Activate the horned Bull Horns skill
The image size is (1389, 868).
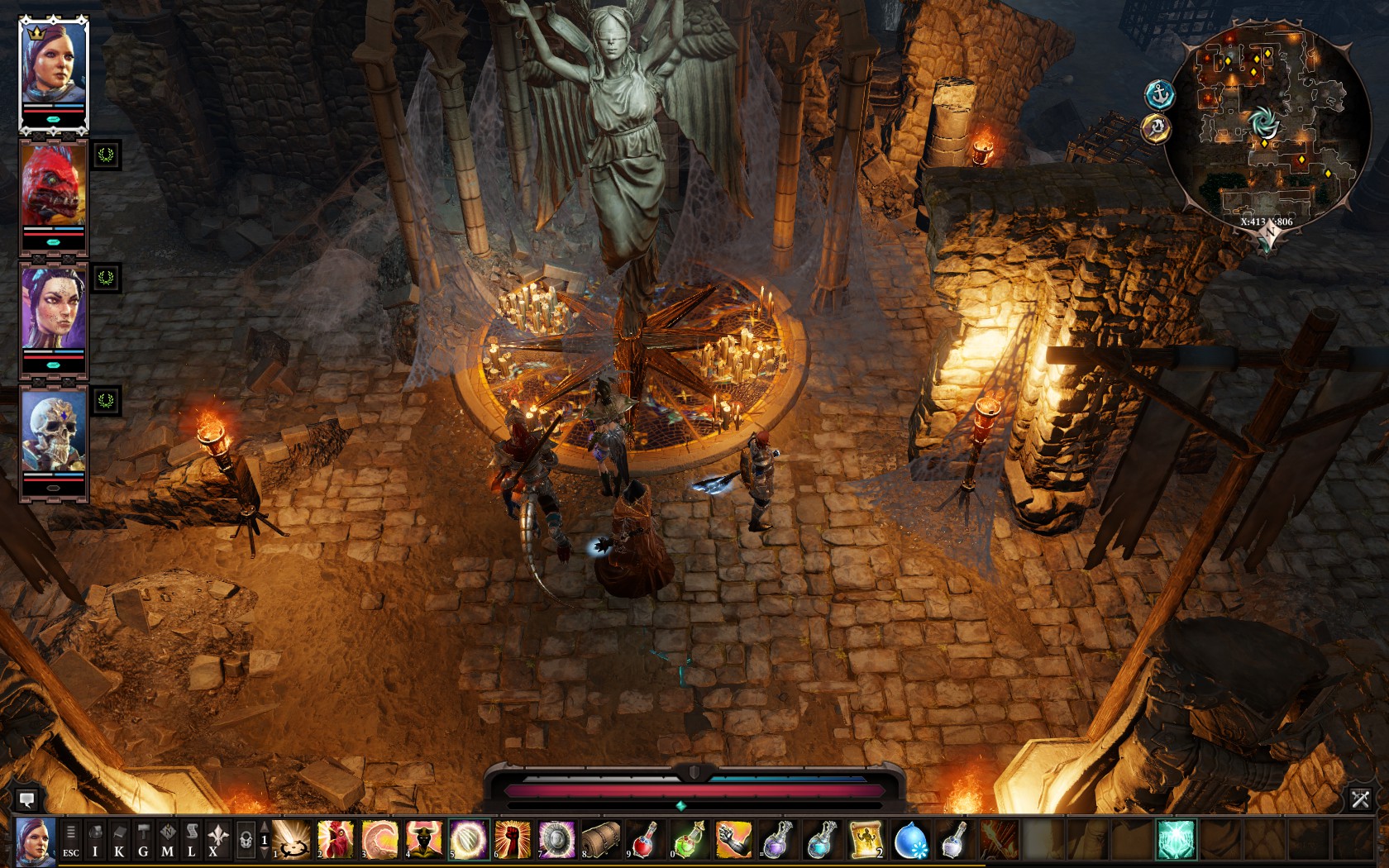click(x=423, y=840)
